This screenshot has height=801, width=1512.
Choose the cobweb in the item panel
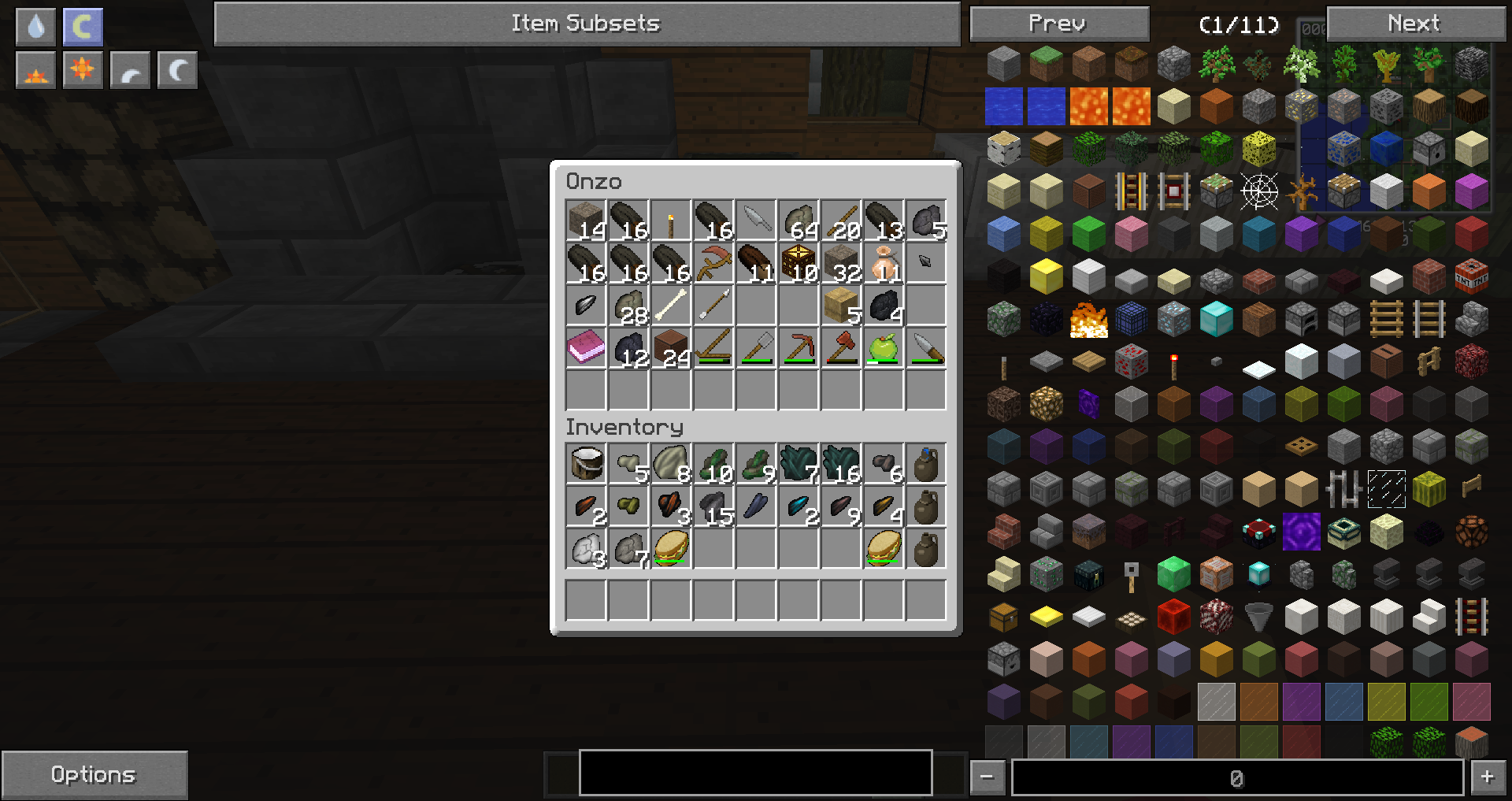point(1258,191)
